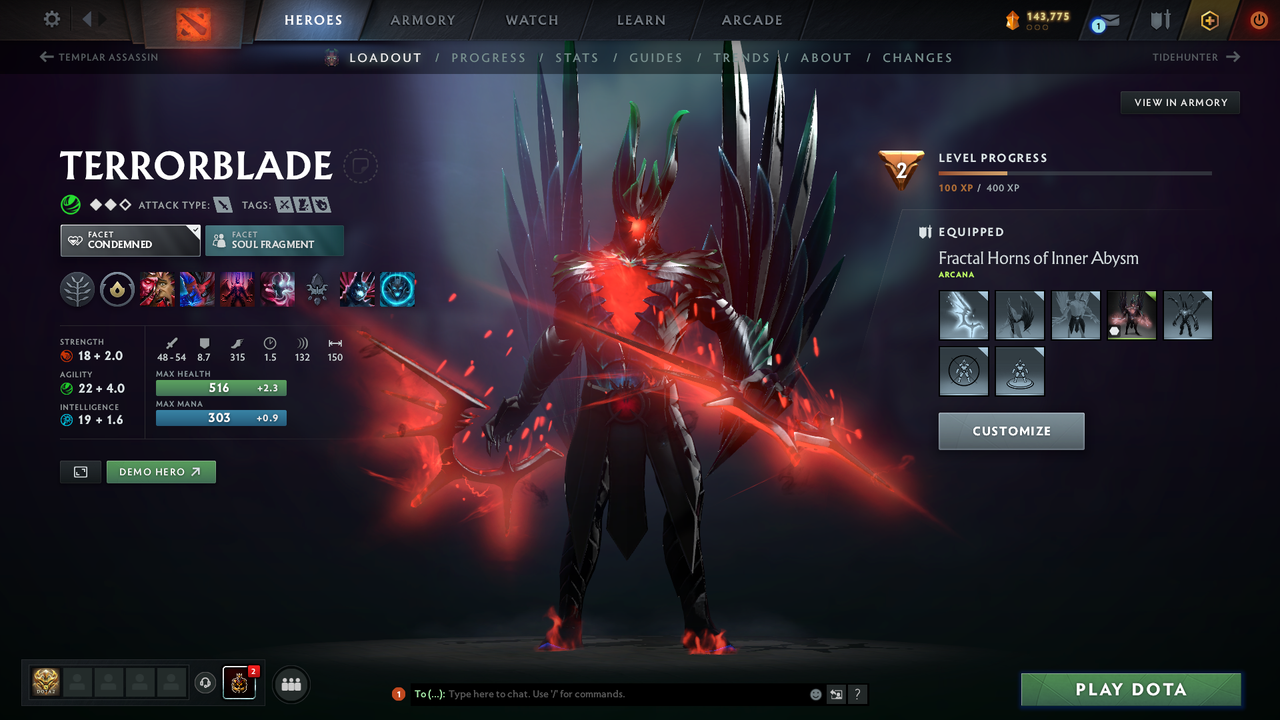The height and width of the screenshot is (720, 1280).
Task: Check mail with the envelope notification icon
Action: pyautogui.click(x=1105, y=19)
